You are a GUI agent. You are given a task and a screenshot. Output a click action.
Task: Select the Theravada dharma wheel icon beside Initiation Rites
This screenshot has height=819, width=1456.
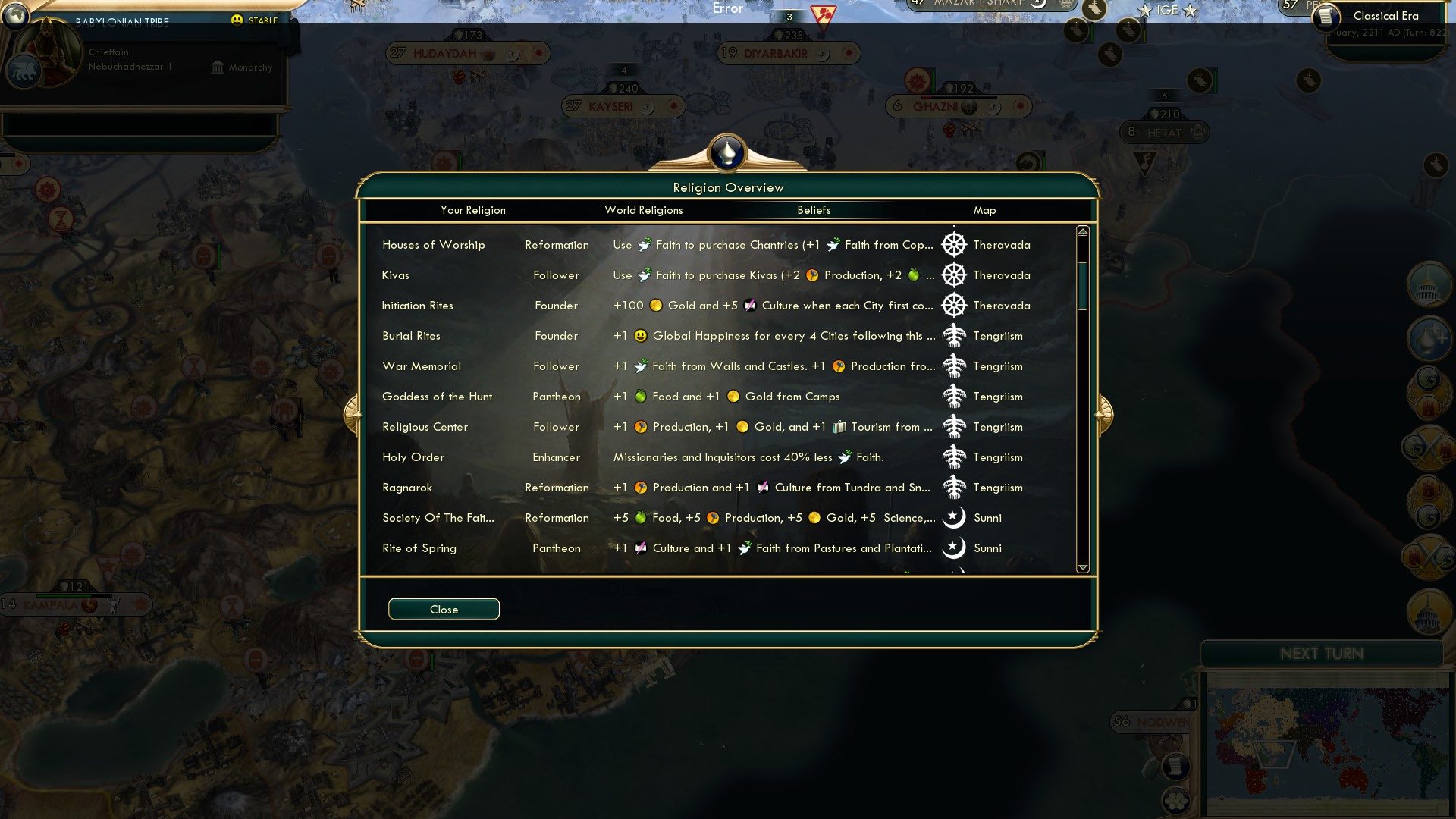tap(954, 305)
